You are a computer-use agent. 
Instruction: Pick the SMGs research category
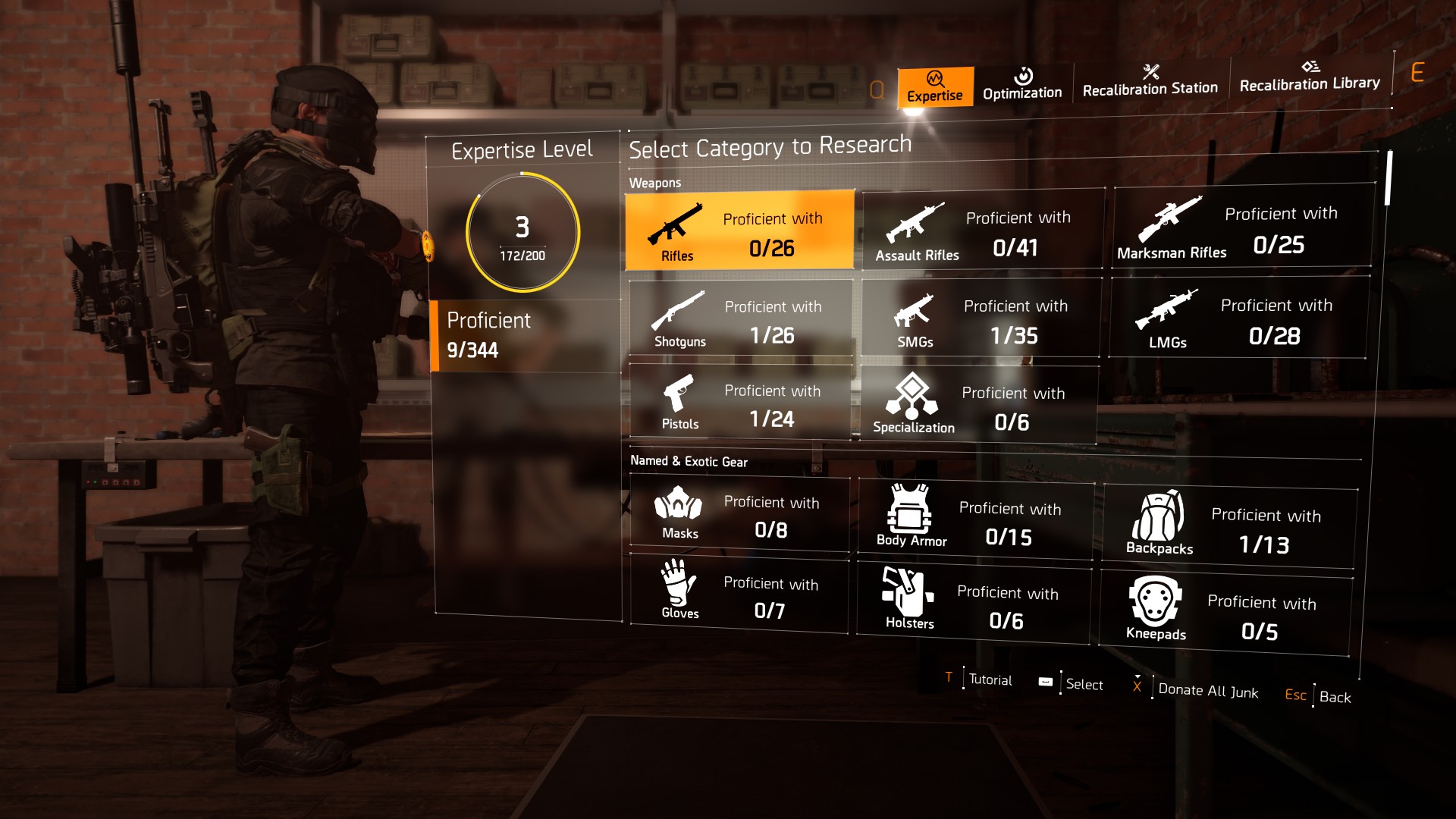click(x=981, y=318)
